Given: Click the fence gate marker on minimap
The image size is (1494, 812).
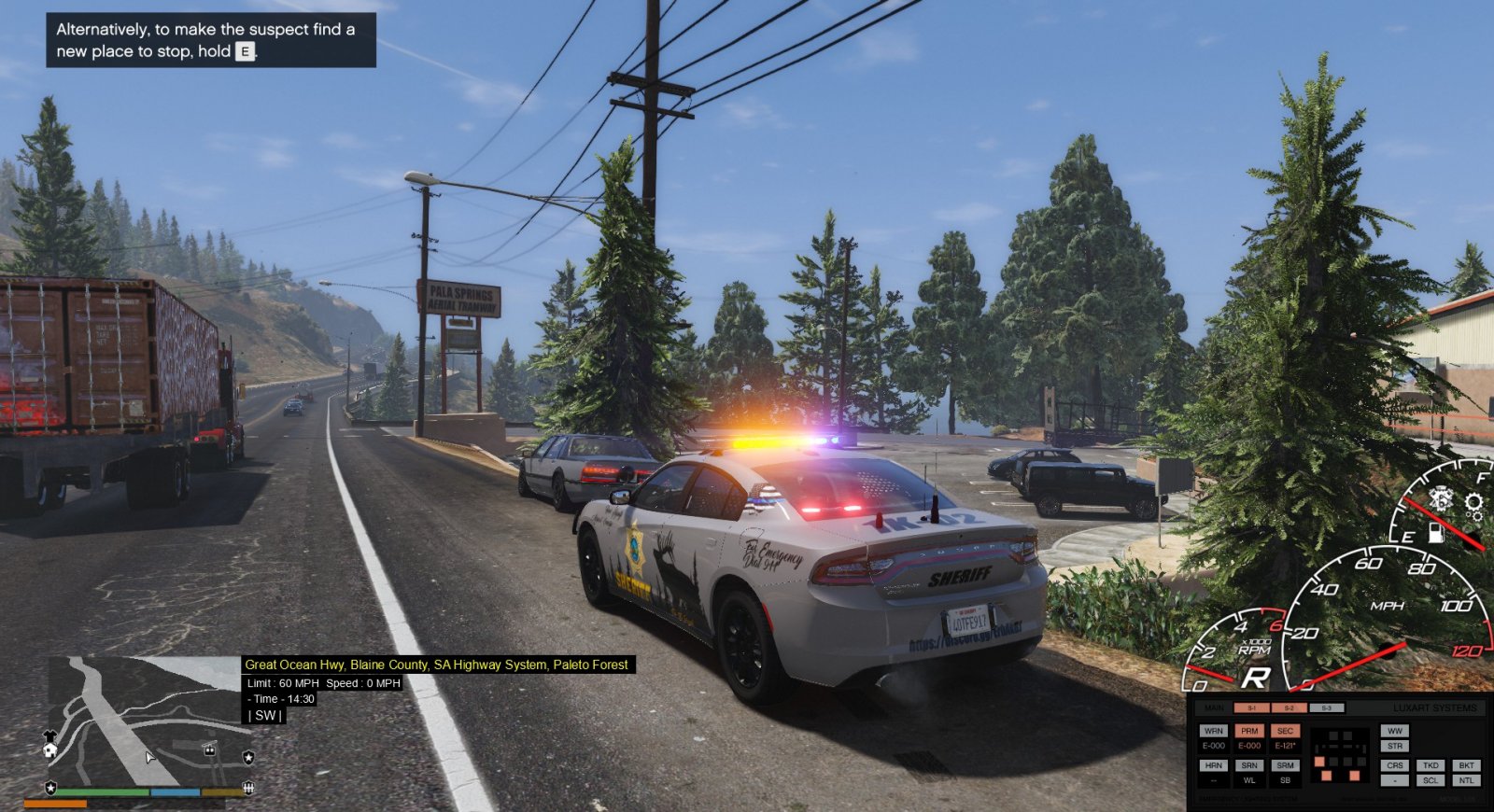Looking at the screenshot, I should [x=248, y=788].
